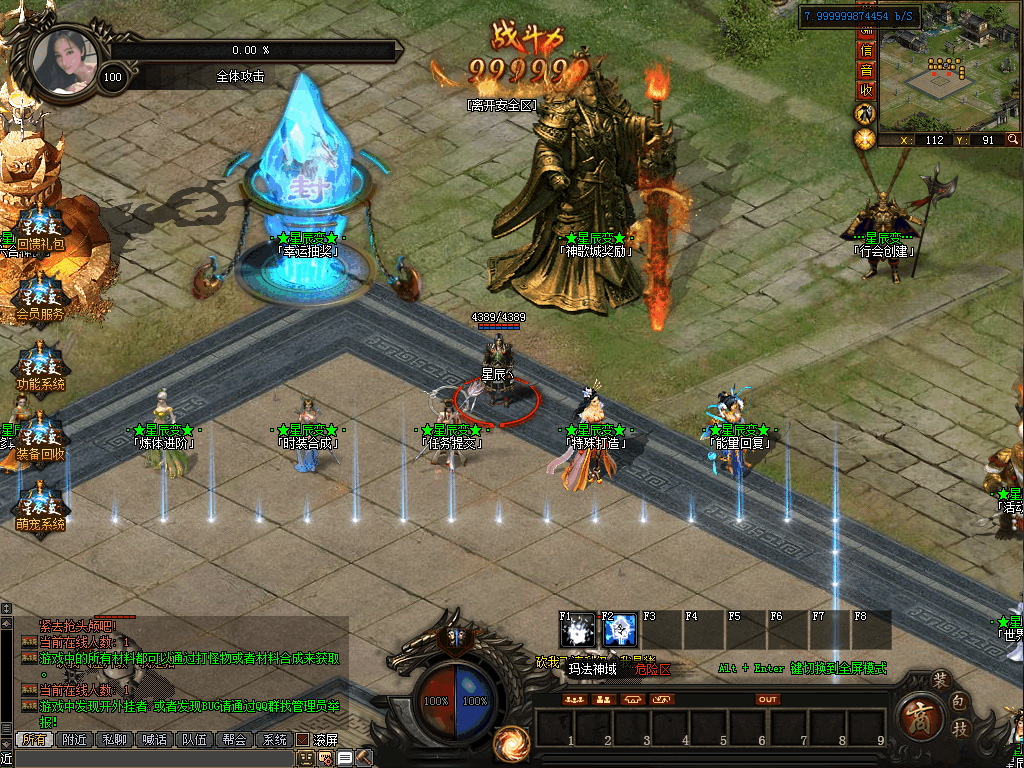Activate the F2 blue rune skill

(x=620, y=630)
